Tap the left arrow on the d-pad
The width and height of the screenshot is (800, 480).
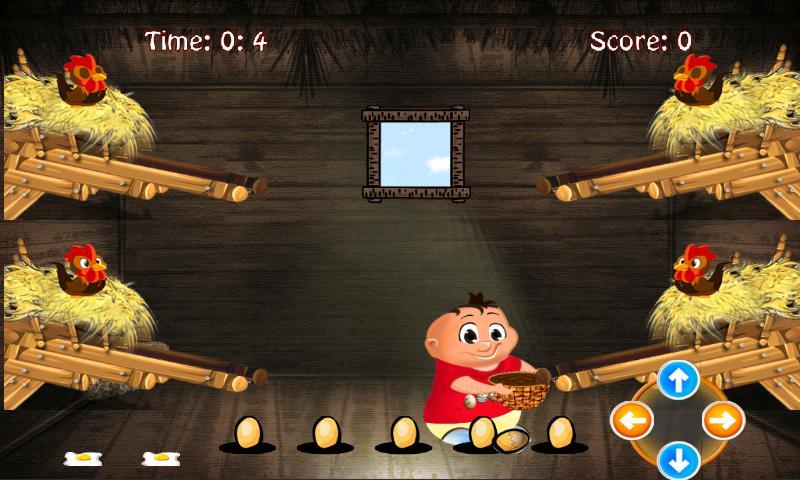coord(632,421)
